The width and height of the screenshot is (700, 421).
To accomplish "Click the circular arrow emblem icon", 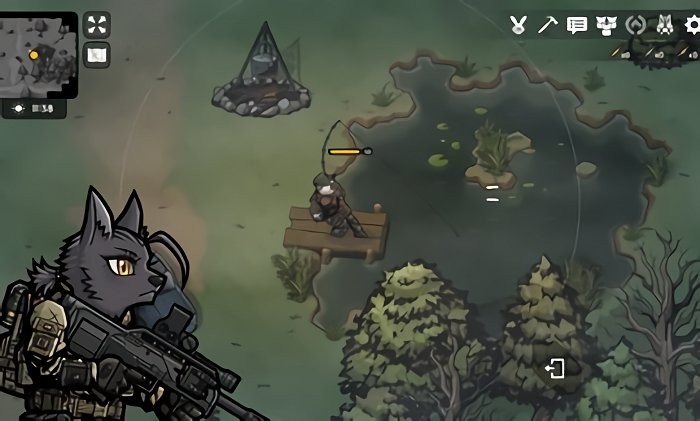I will tap(635, 25).
